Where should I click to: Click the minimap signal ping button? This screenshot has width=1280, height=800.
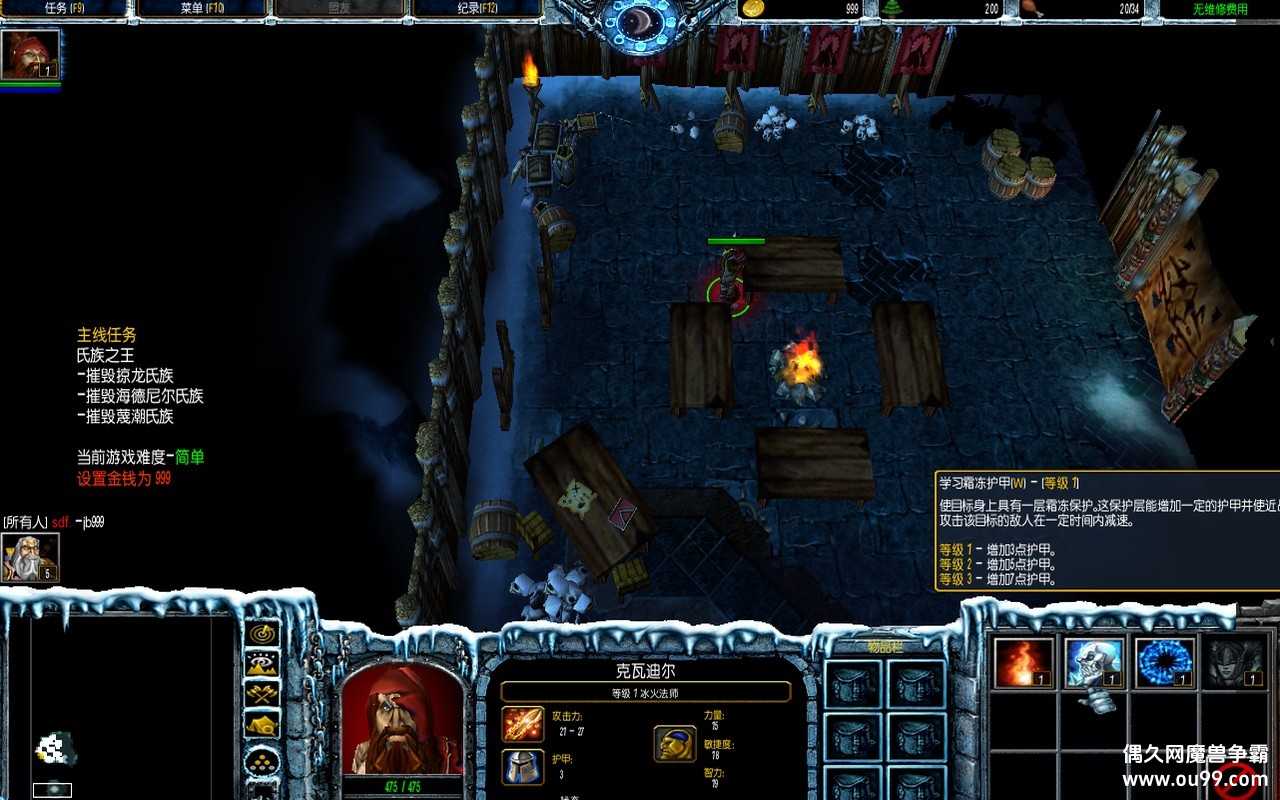click(x=264, y=633)
